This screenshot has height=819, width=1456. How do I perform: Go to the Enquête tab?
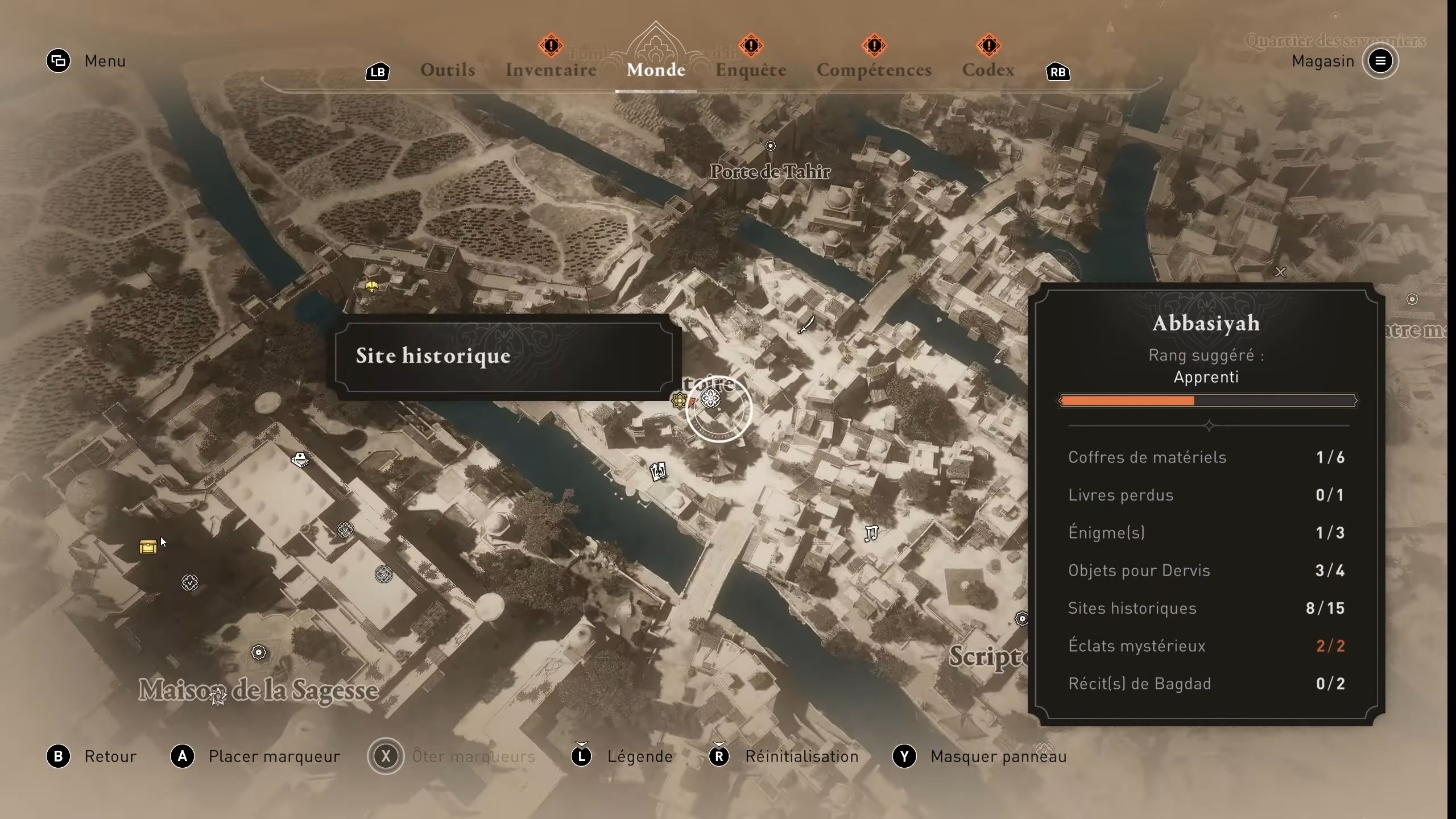pos(751,70)
